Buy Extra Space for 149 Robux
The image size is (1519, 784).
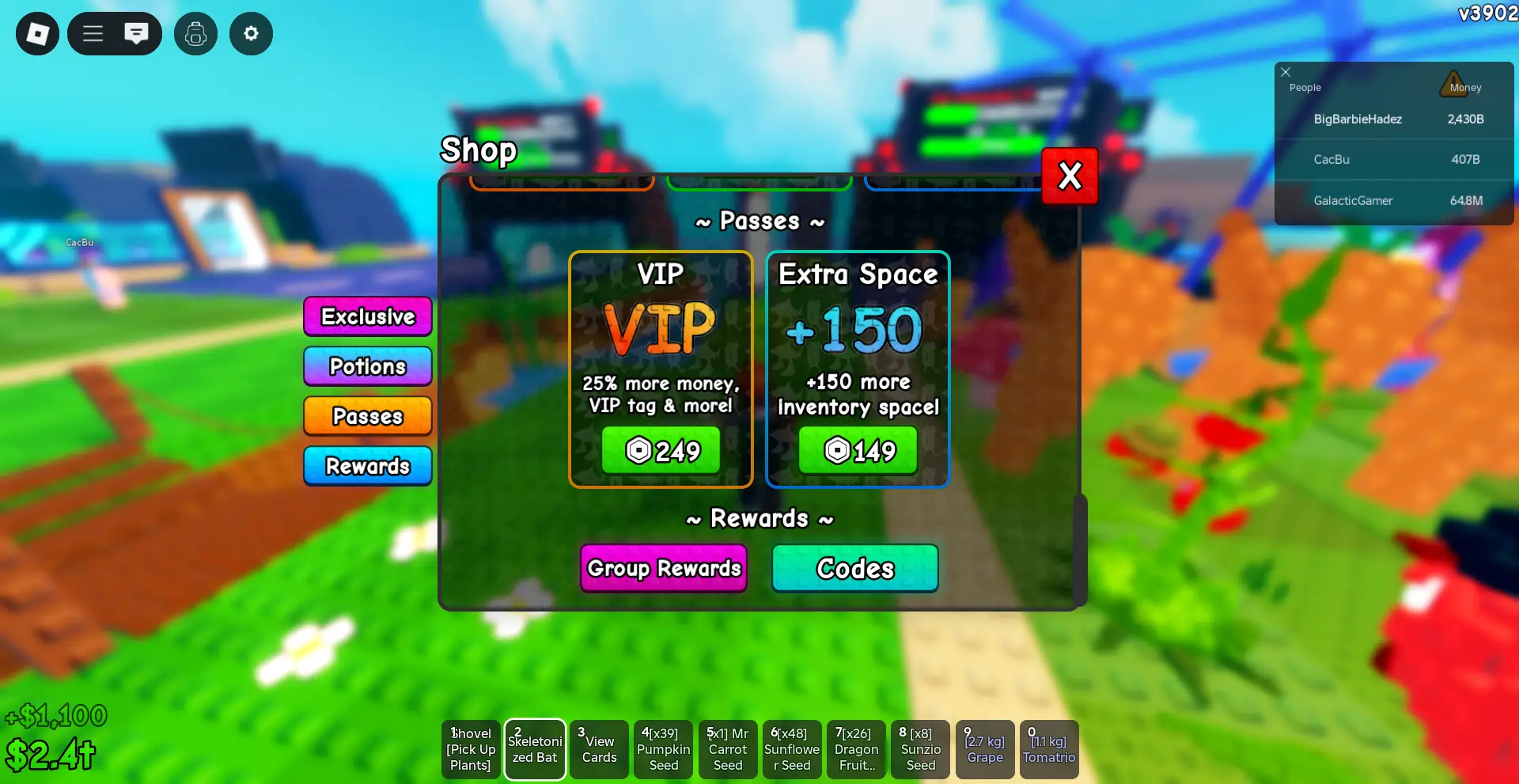858,449
